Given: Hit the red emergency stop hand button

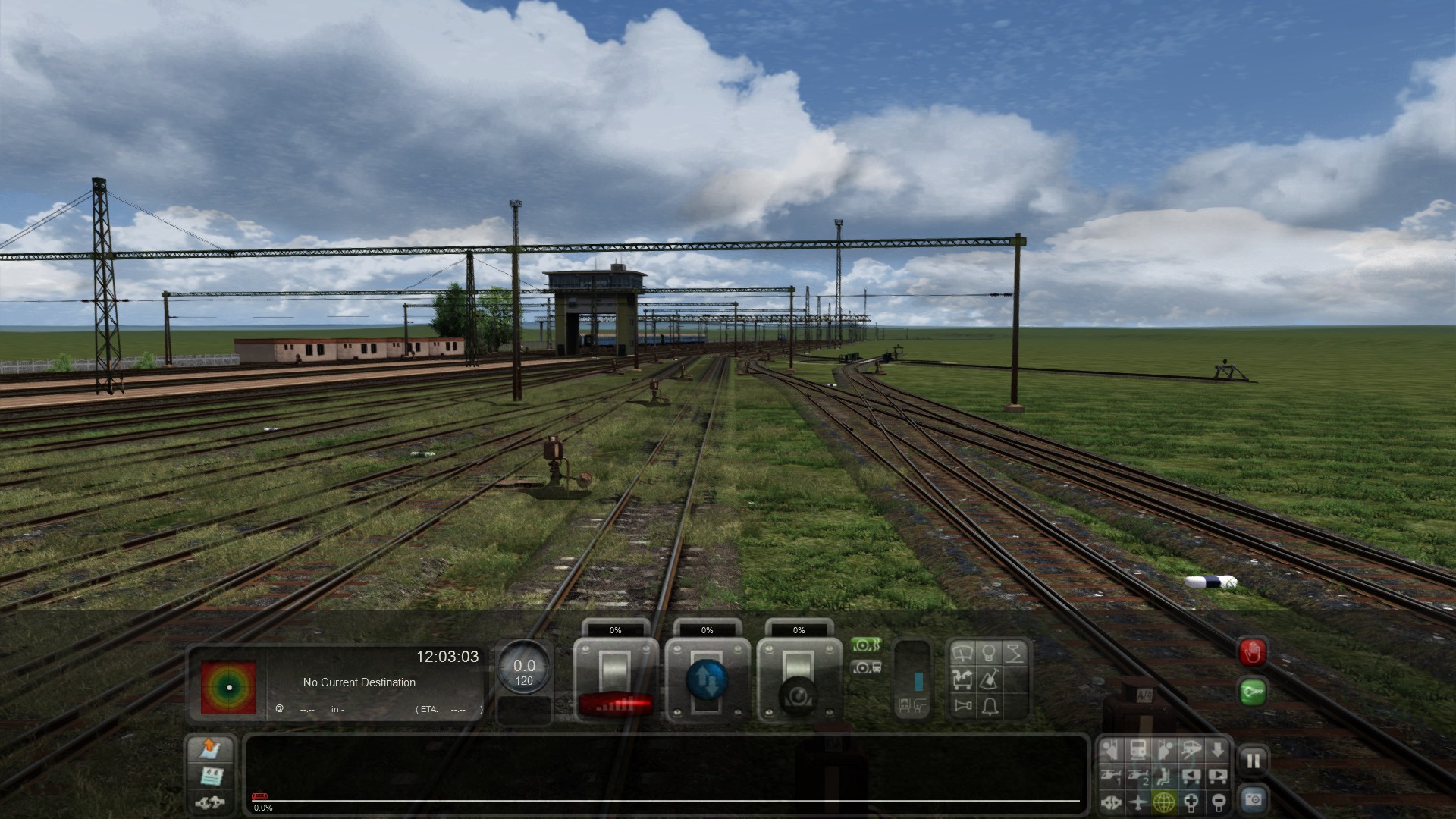Looking at the screenshot, I should pyautogui.click(x=1252, y=652).
